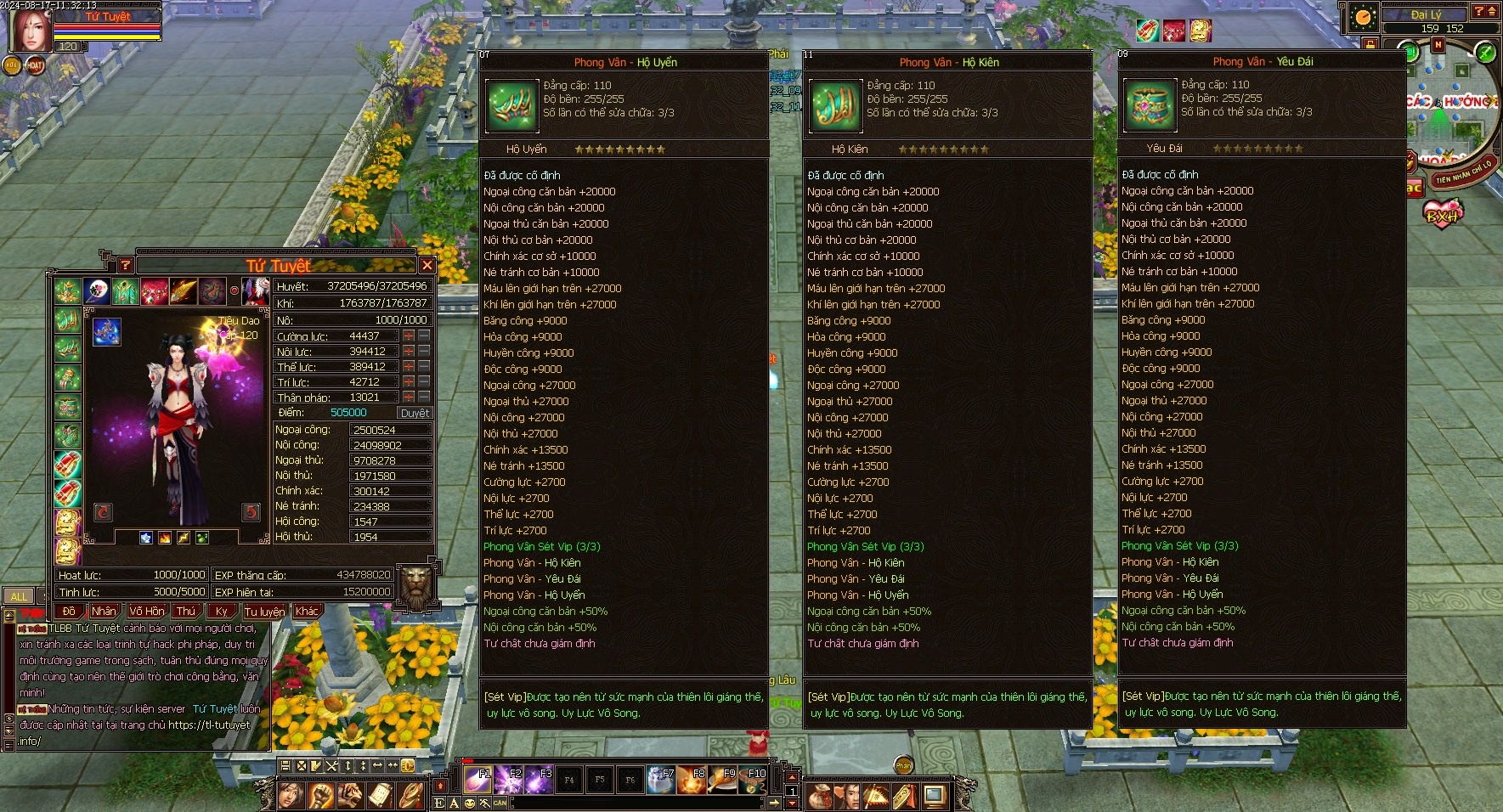Click the fist skill menu icon

pos(320,796)
